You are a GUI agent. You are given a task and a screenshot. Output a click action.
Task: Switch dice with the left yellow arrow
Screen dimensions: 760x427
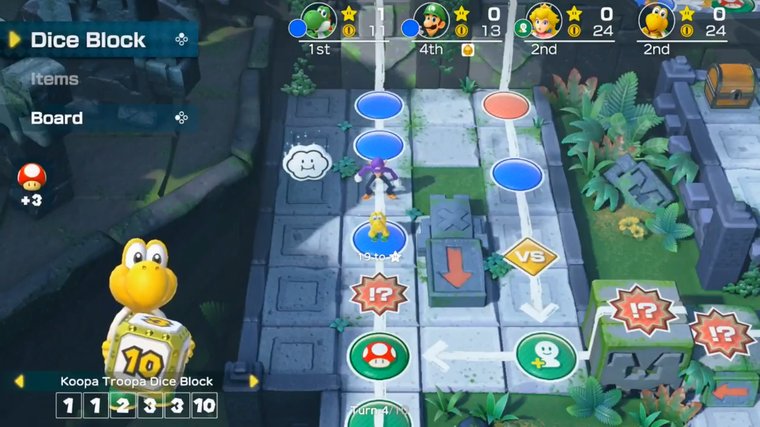coord(17,381)
